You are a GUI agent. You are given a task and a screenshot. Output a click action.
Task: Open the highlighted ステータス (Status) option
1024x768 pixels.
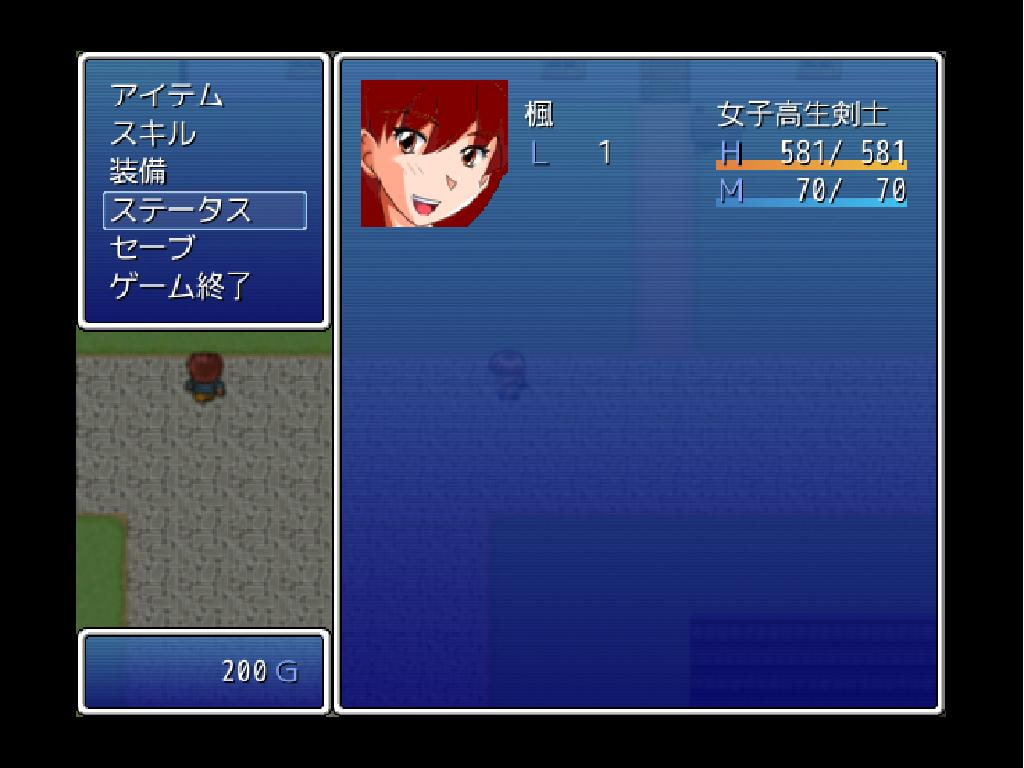(x=204, y=211)
